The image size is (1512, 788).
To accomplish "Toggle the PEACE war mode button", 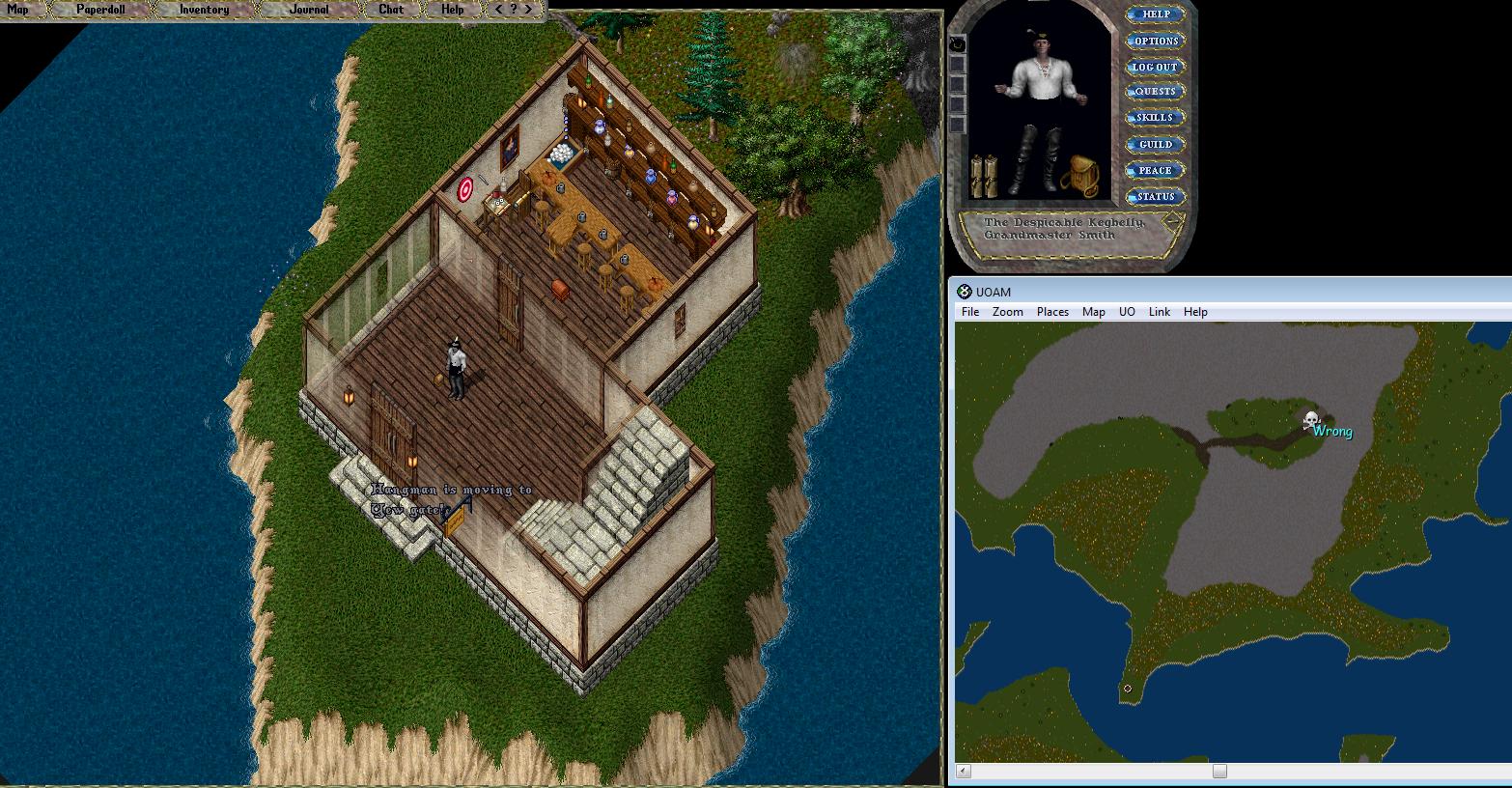I will 1155,170.
